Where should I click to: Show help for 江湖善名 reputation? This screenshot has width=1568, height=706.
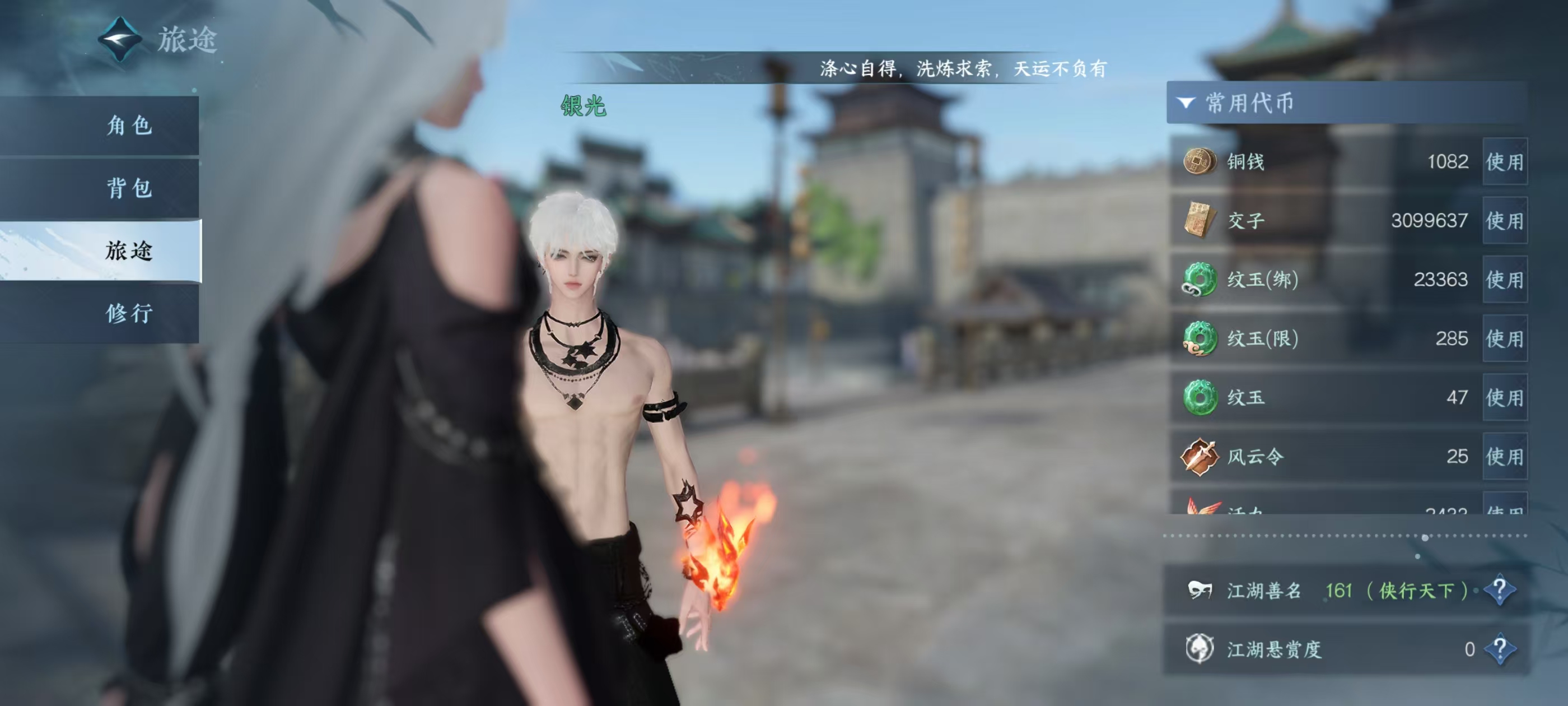[x=1499, y=589]
